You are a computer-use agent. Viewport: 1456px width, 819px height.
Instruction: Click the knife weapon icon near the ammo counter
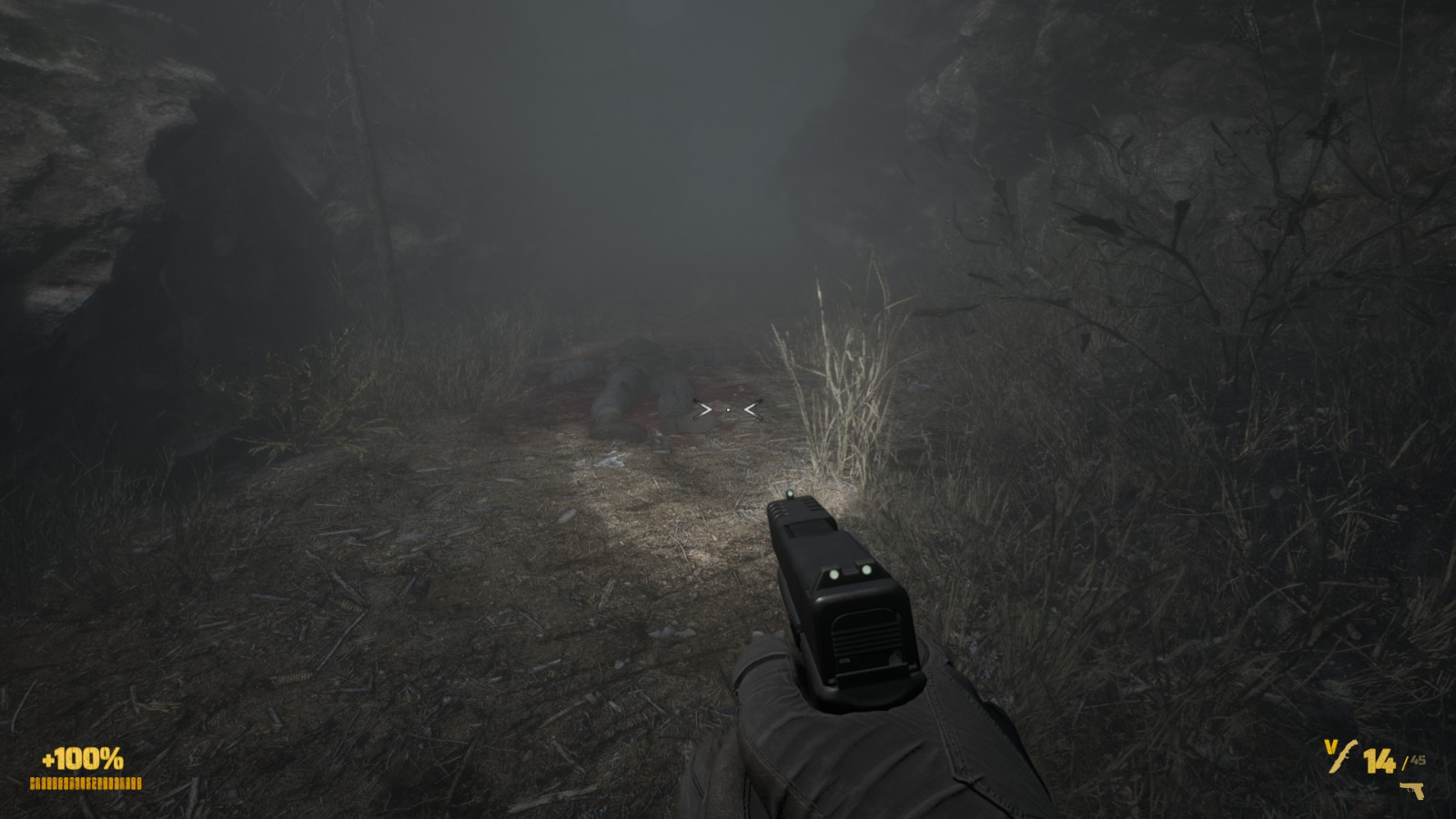click(x=1344, y=755)
